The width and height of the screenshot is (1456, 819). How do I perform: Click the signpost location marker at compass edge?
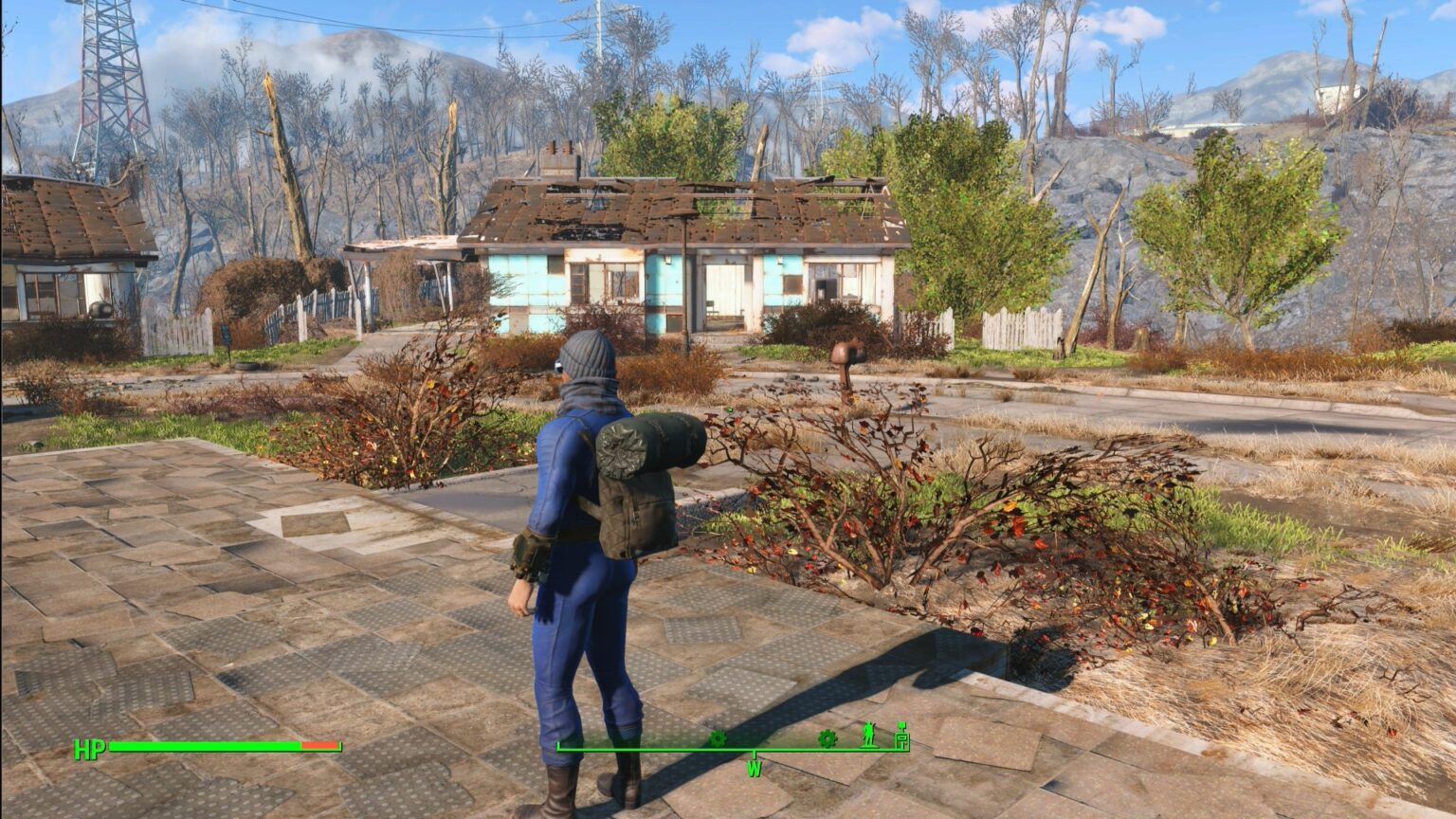point(901,739)
